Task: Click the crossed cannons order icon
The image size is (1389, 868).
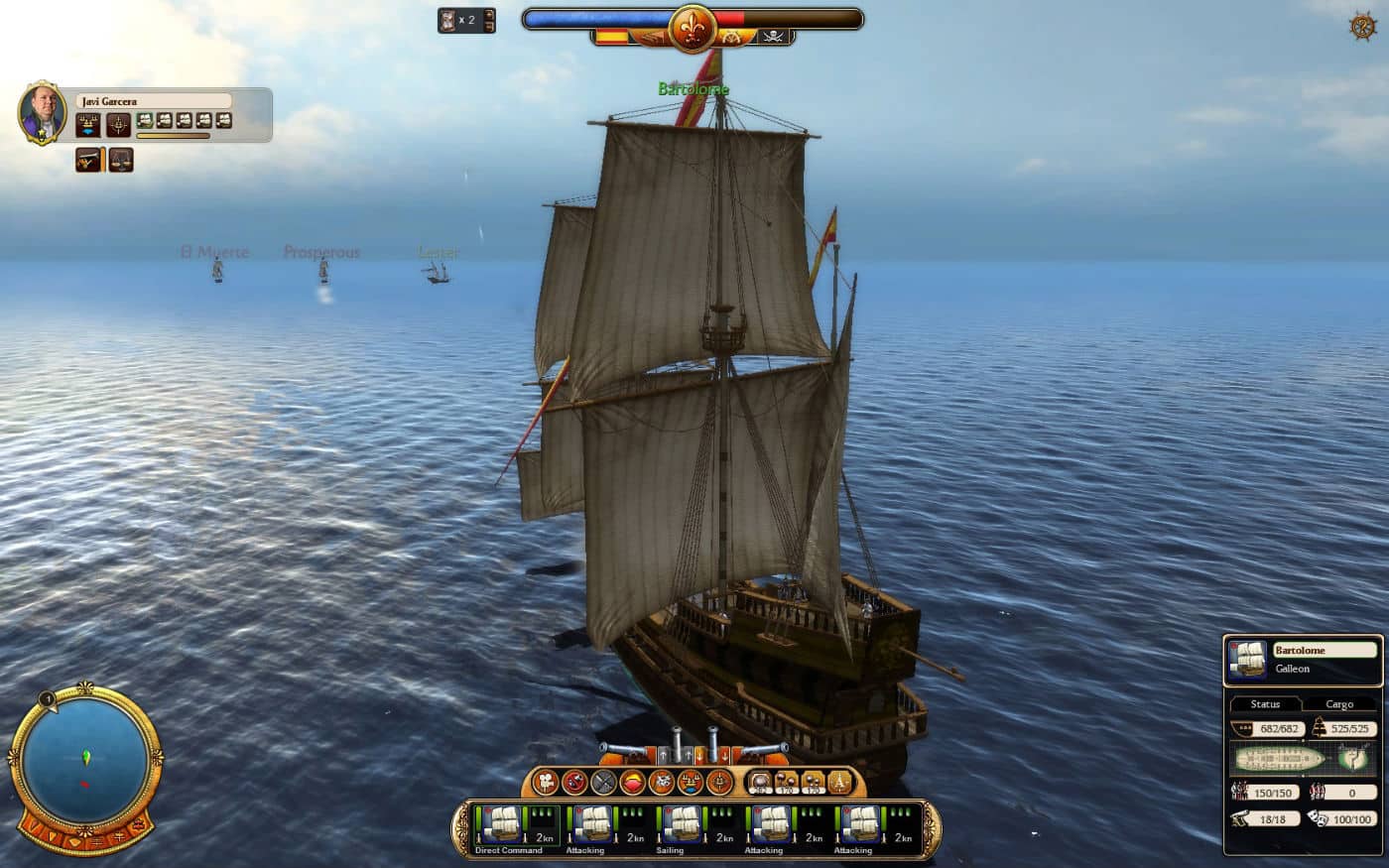Action: pyautogui.click(x=603, y=783)
